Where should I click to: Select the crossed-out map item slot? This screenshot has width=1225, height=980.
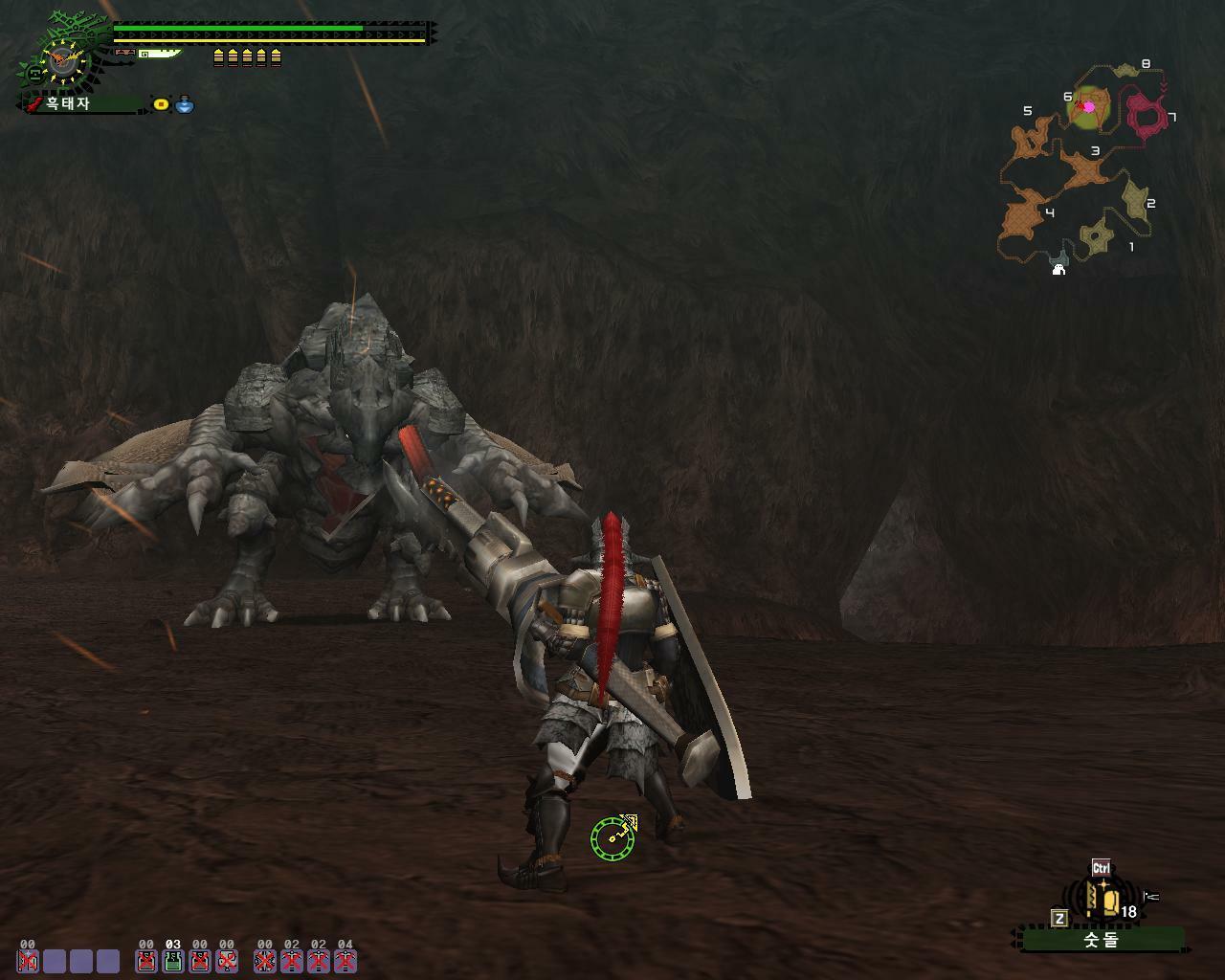pos(227,960)
